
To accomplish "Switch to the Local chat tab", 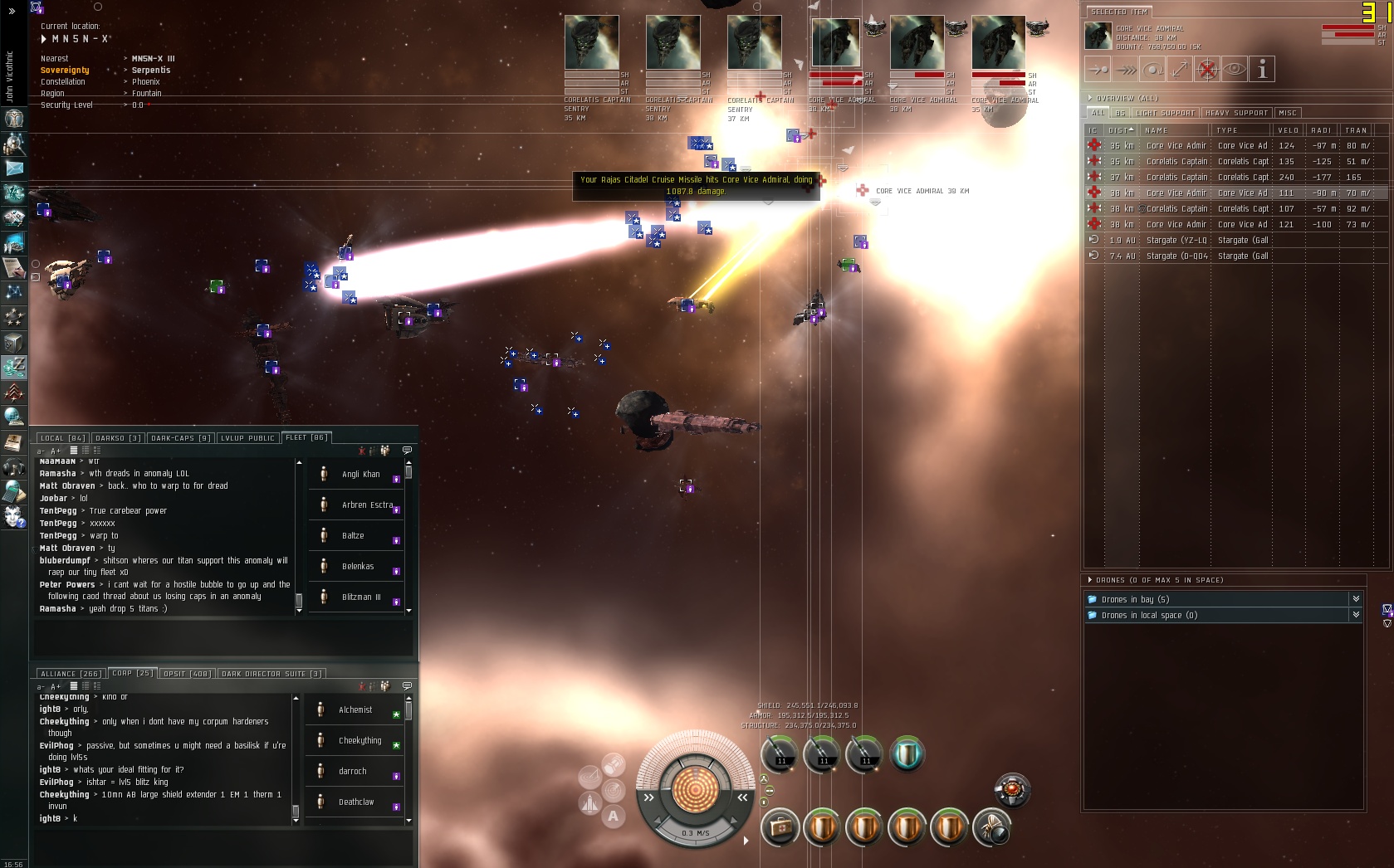I will (x=62, y=438).
